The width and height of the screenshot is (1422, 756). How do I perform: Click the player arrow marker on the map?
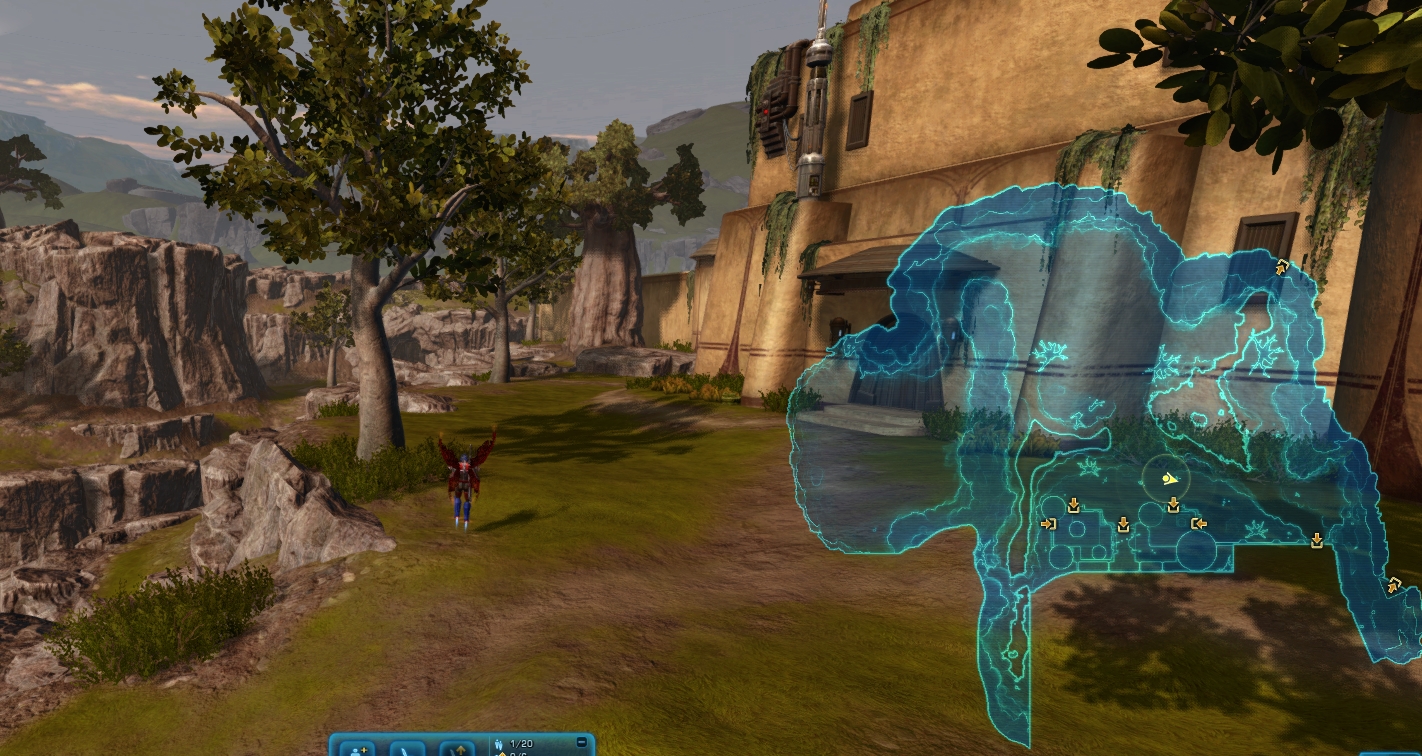[x=1166, y=479]
